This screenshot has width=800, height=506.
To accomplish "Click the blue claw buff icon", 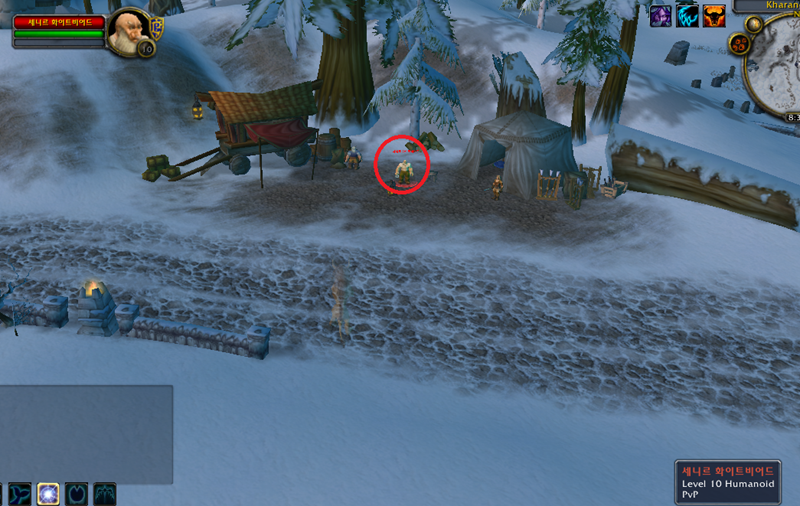I will [x=688, y=15].
